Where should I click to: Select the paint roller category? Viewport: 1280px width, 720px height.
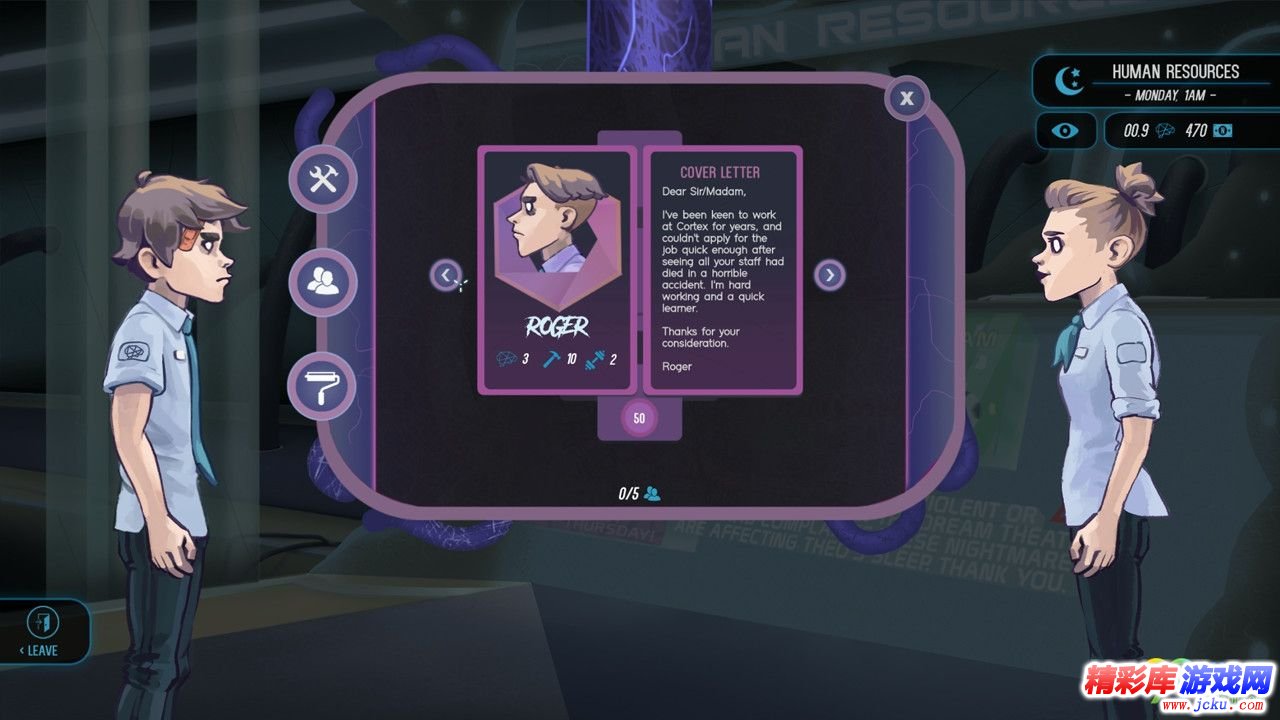[x=322, y=387]
